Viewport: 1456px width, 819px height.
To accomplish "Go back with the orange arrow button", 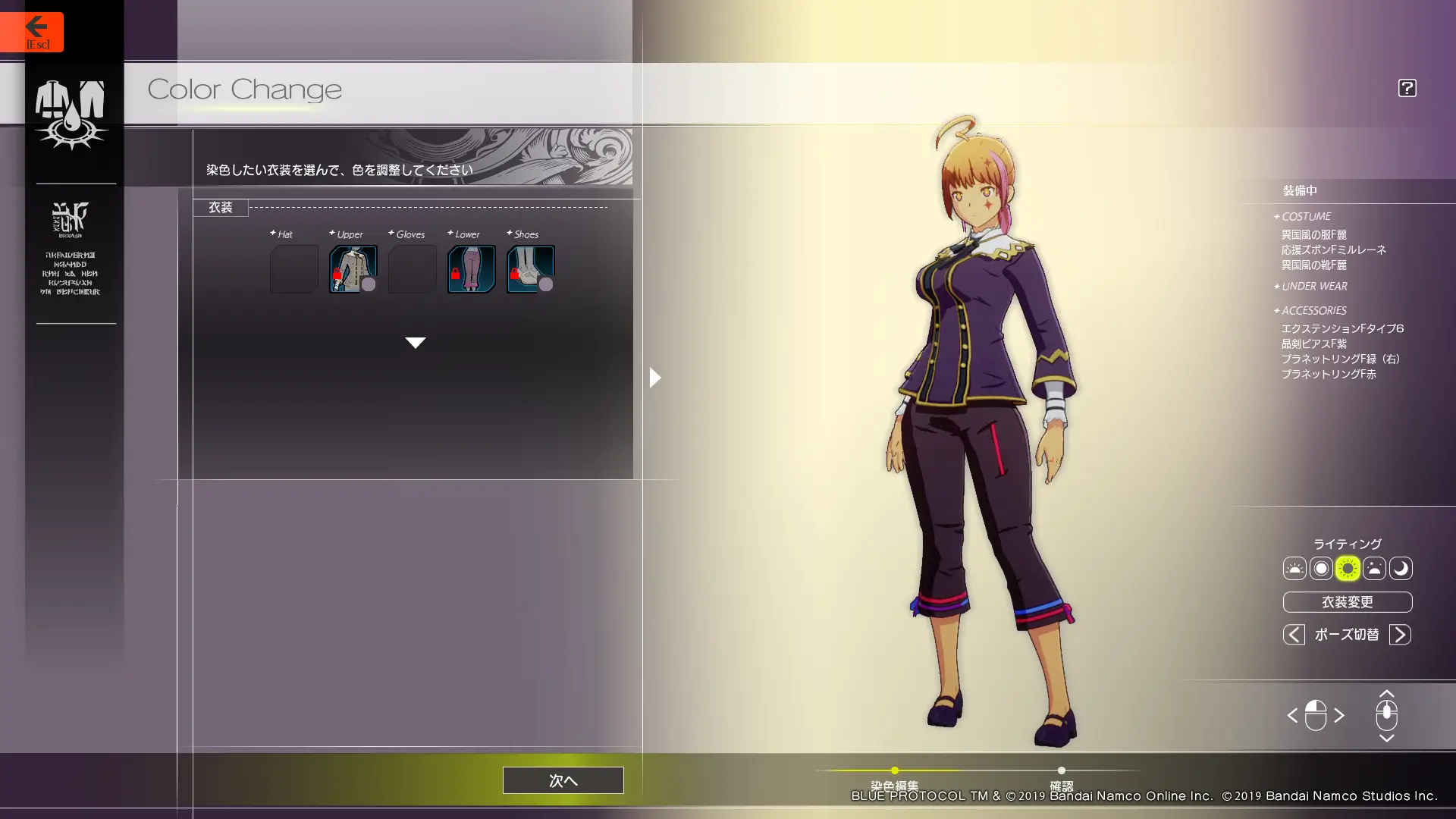I will (32, 32).
